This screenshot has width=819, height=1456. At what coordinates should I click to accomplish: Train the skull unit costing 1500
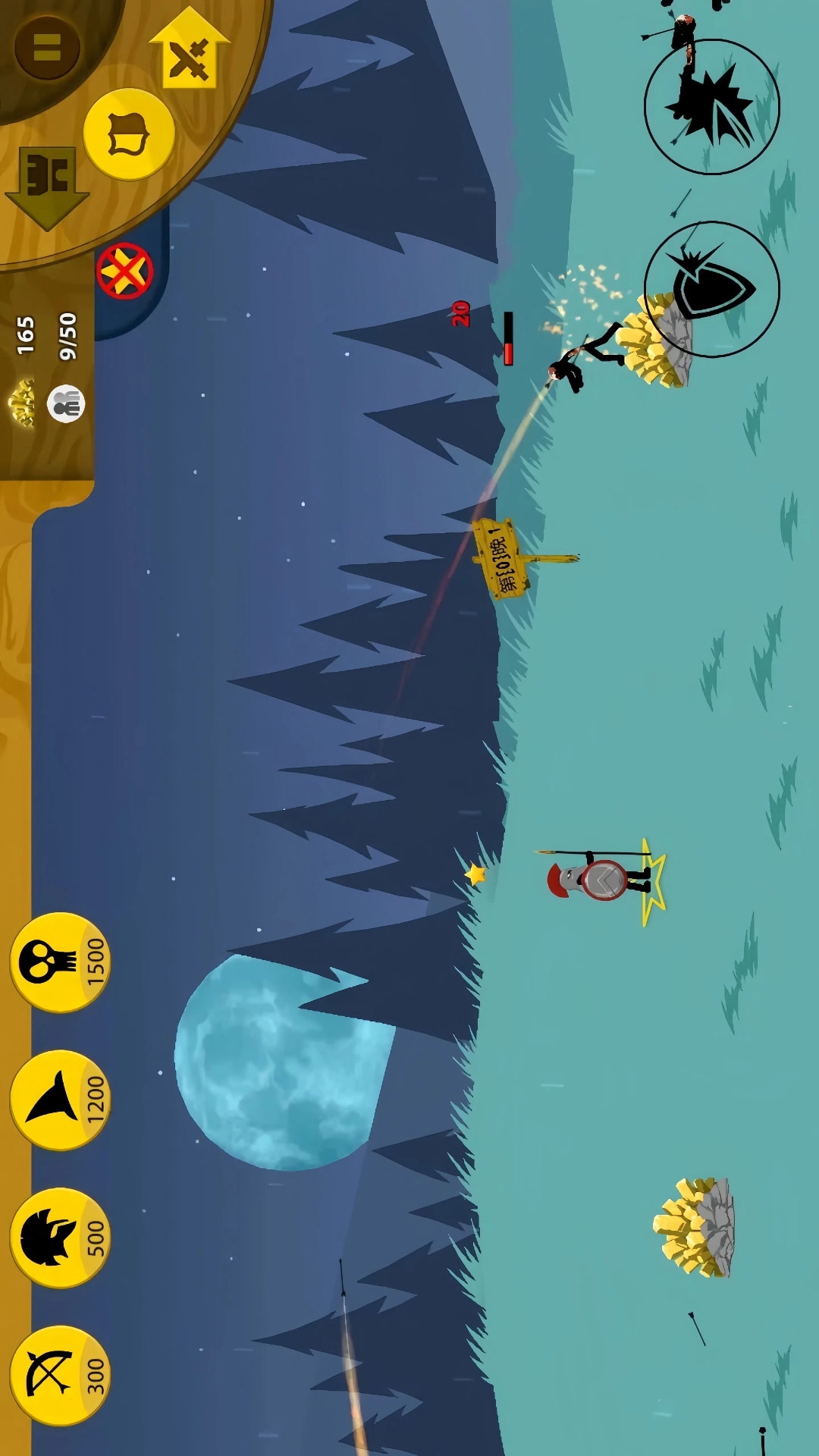pyautogui.click(x=59, y=962)
